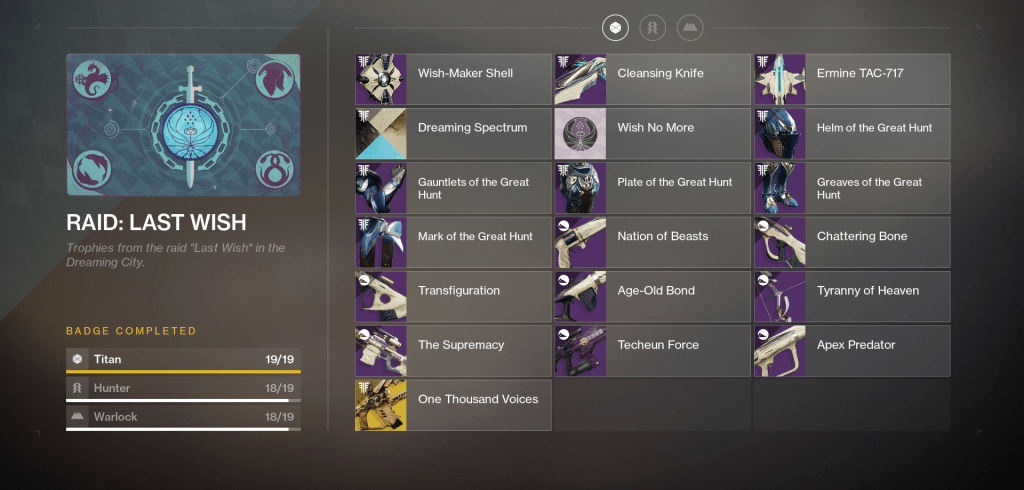Choose the Tyranny of Heaven bow

click(x=852, y=297)
